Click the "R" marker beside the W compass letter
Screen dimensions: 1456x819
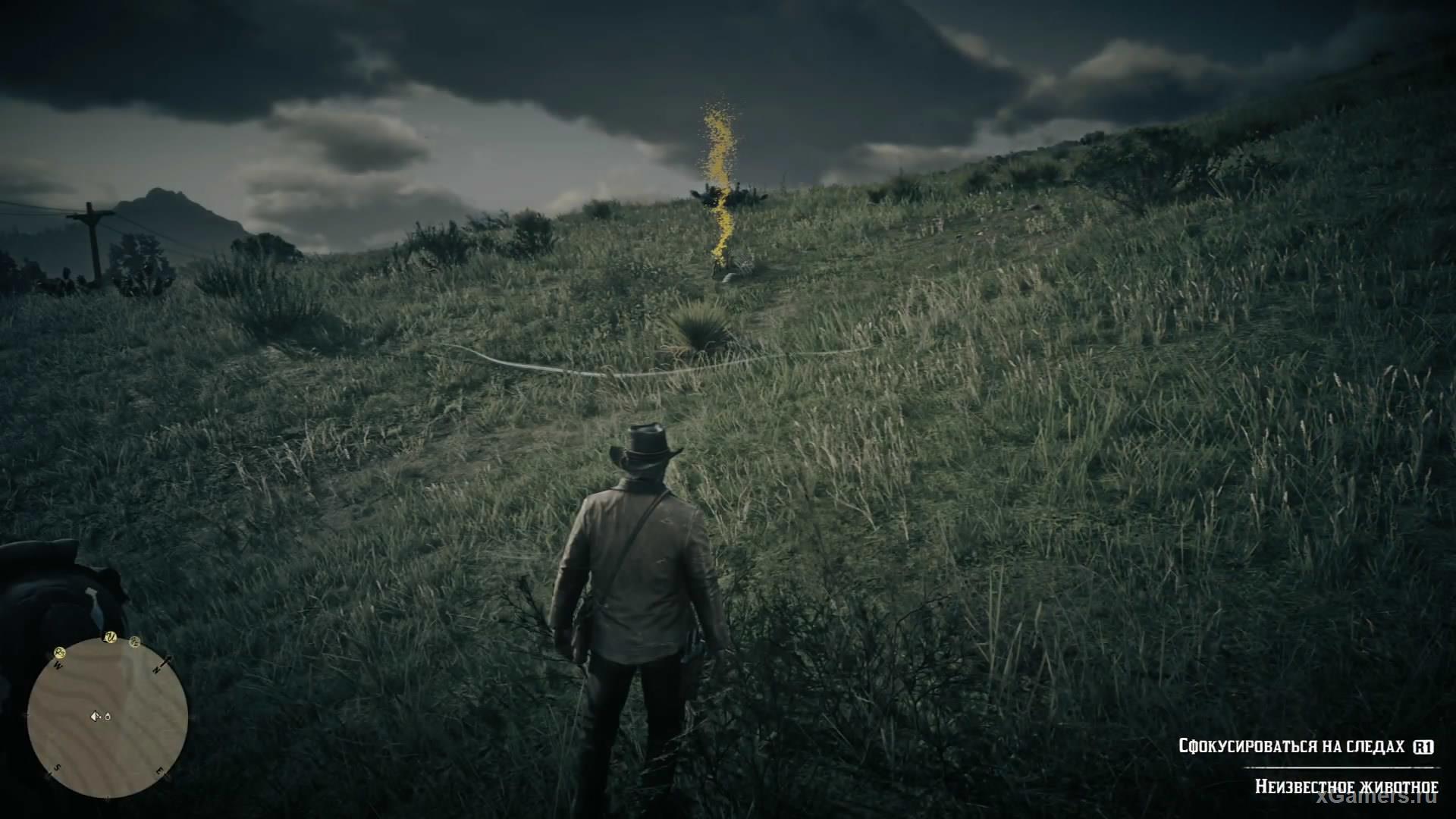[x=60, y=651]
